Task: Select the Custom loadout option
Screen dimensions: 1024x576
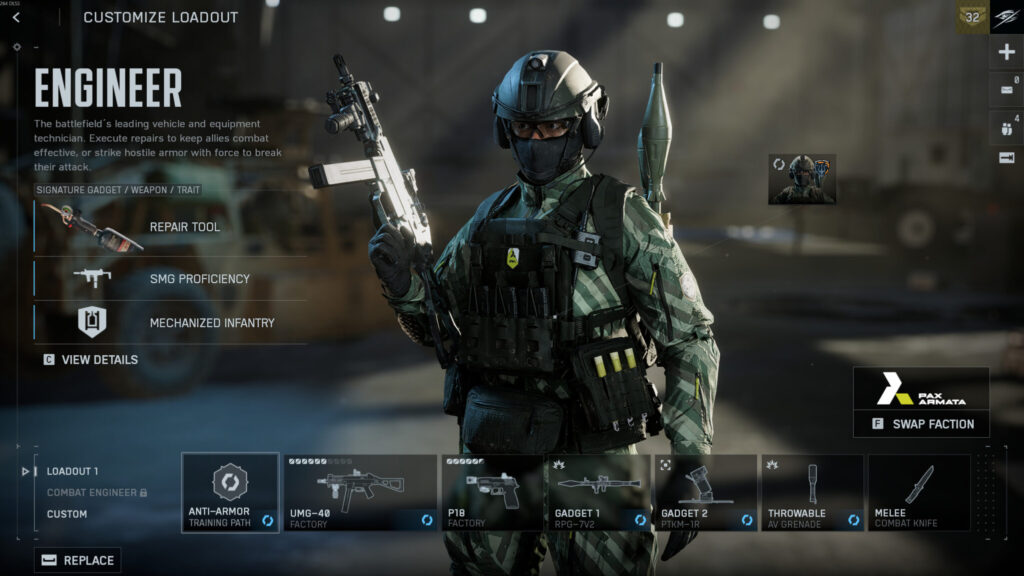Action: (67, 514)
